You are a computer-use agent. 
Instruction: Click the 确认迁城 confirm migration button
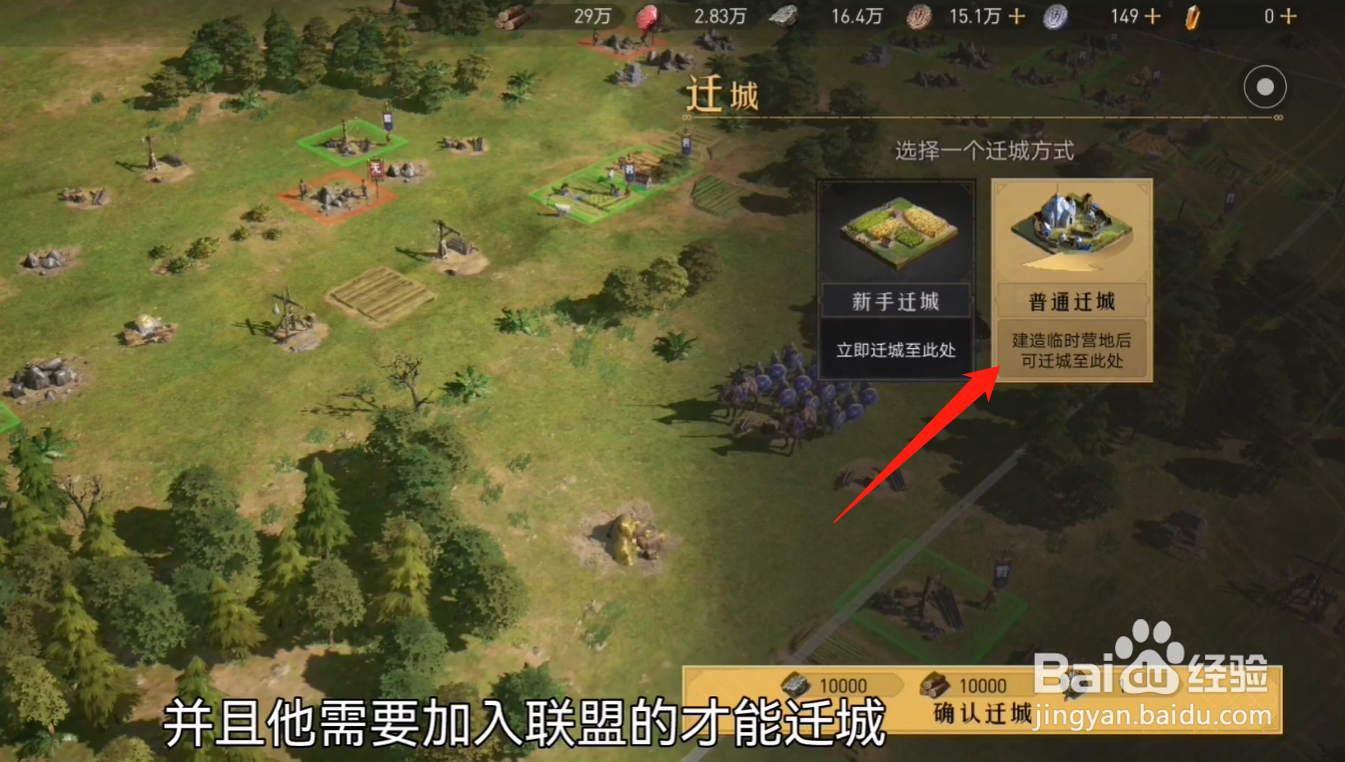tap(984, 714)
